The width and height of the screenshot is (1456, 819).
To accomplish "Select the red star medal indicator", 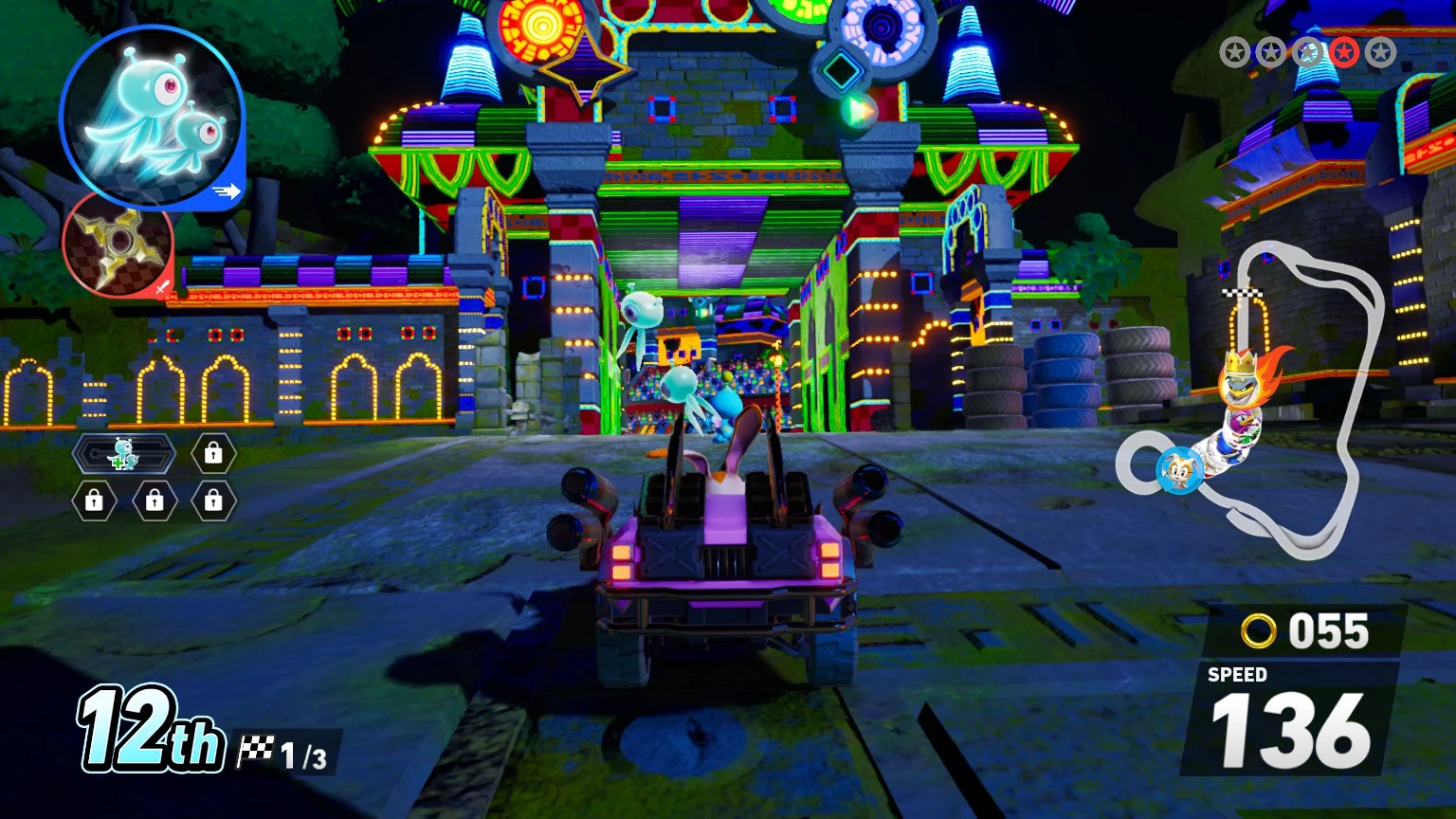I will point(1343,52).
